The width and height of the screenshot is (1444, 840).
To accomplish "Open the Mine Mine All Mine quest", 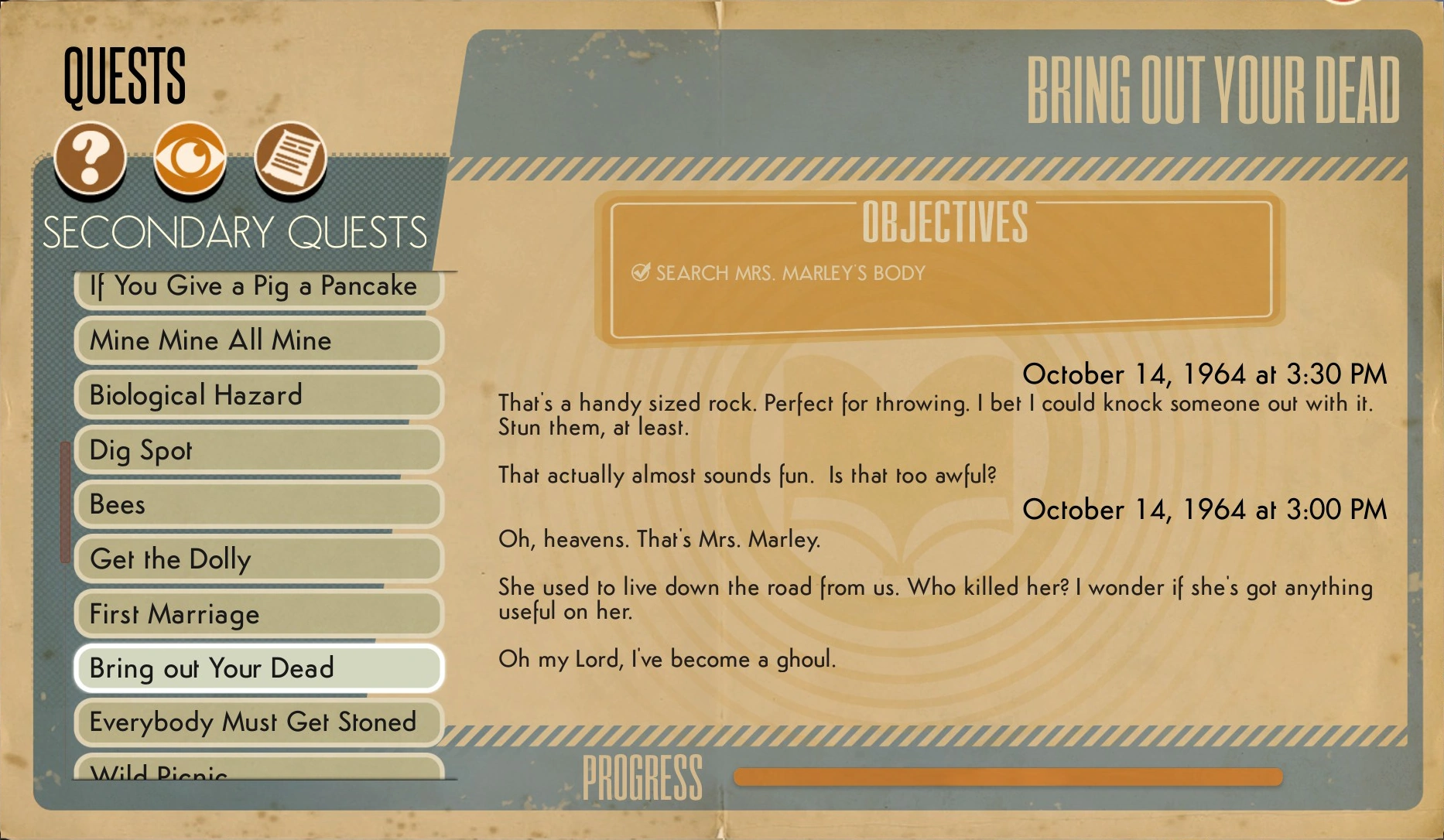I will pyautogui.click(x=258, y=340).
